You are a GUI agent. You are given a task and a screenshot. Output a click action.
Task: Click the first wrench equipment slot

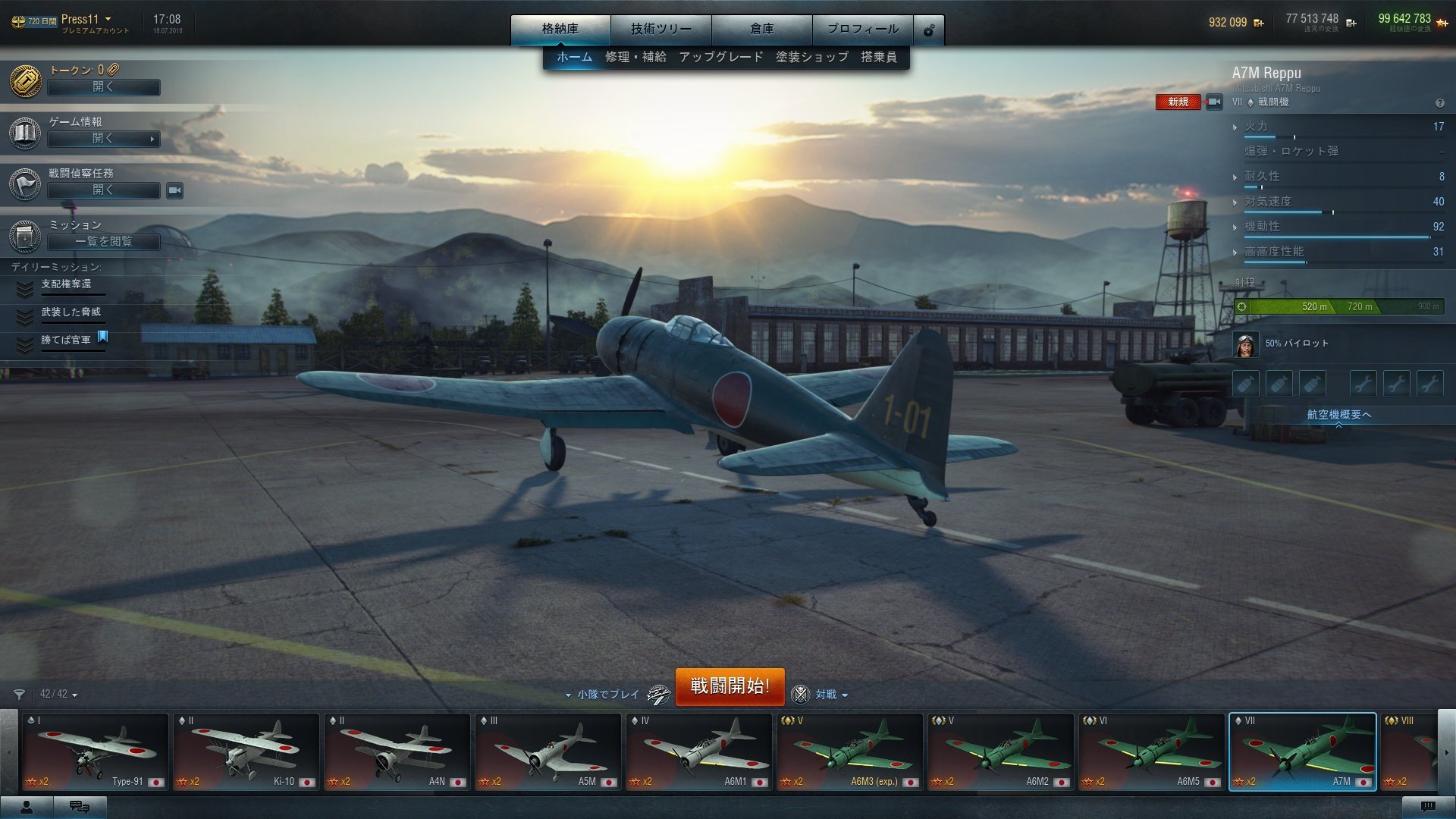(1363, 384)
